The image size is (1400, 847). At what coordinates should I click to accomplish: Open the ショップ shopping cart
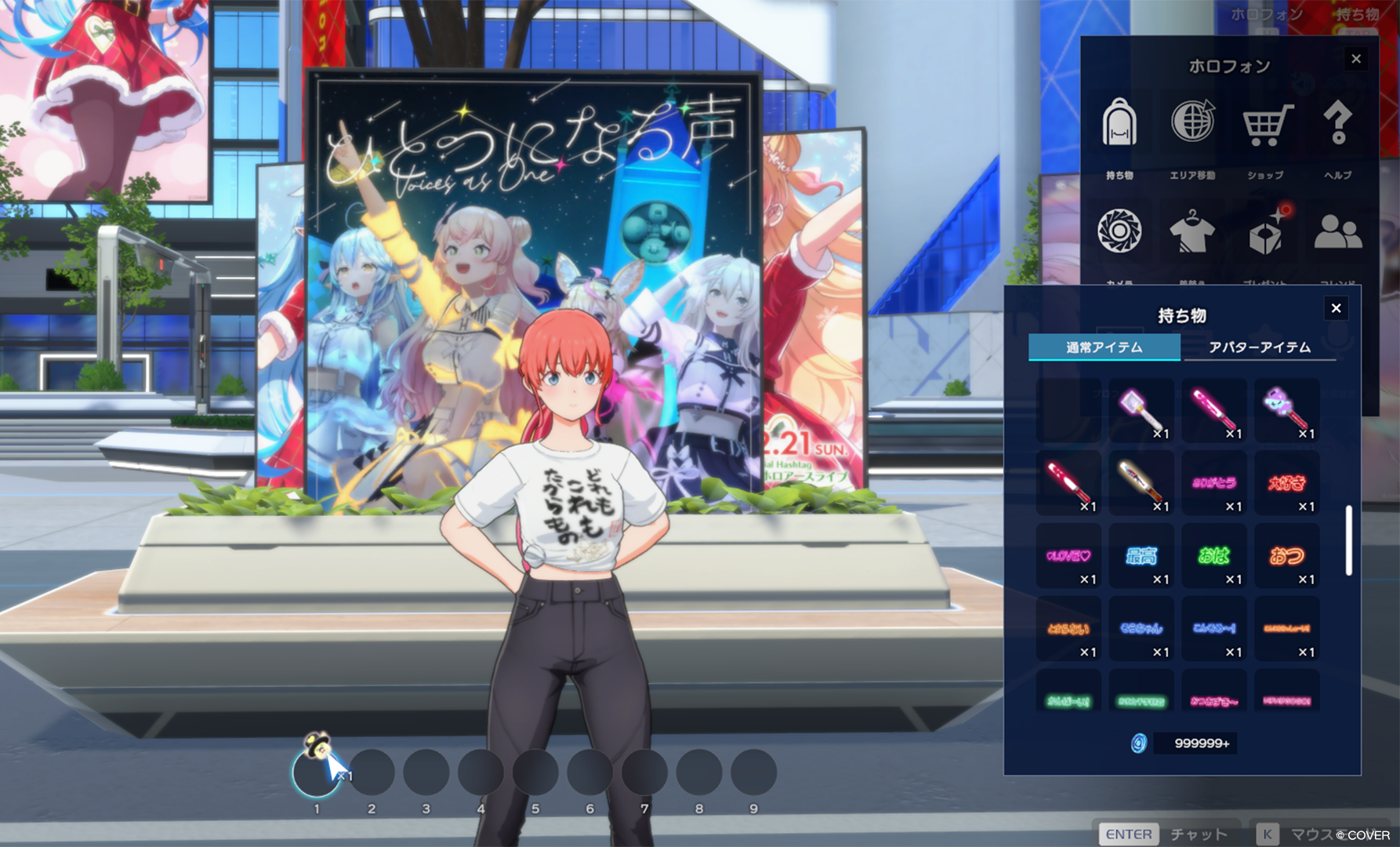tap(1265, 126)
